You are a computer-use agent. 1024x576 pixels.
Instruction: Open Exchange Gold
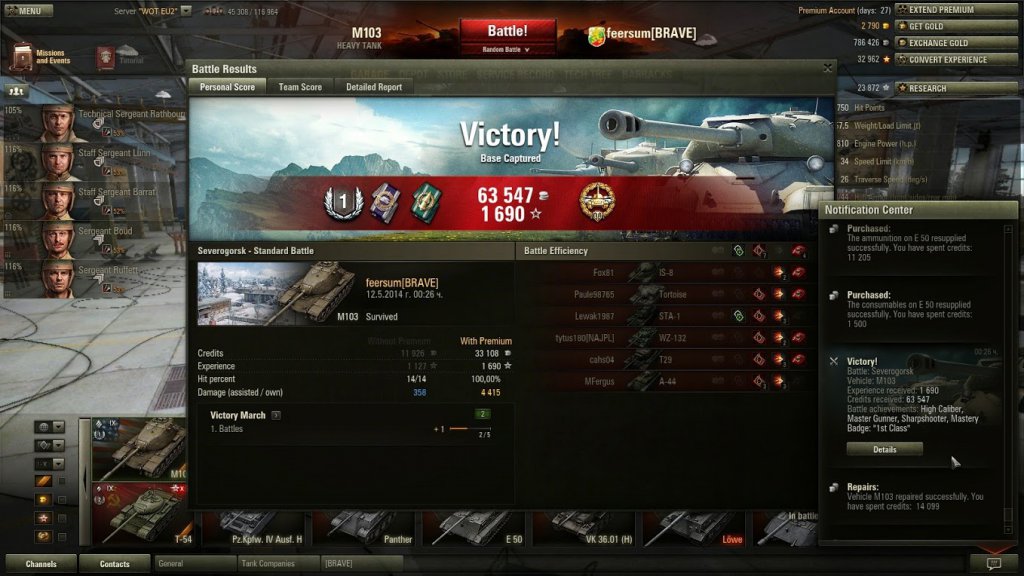point(957,43)
